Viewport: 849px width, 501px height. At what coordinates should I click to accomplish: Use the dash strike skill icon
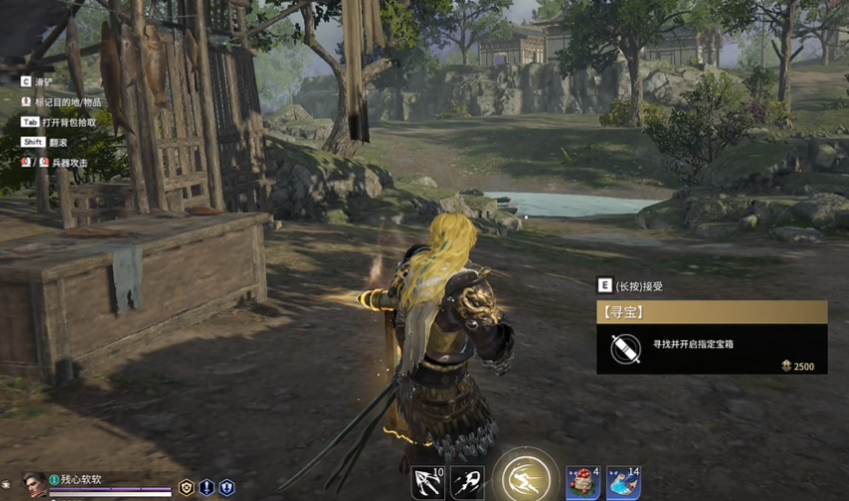point(467,483)
